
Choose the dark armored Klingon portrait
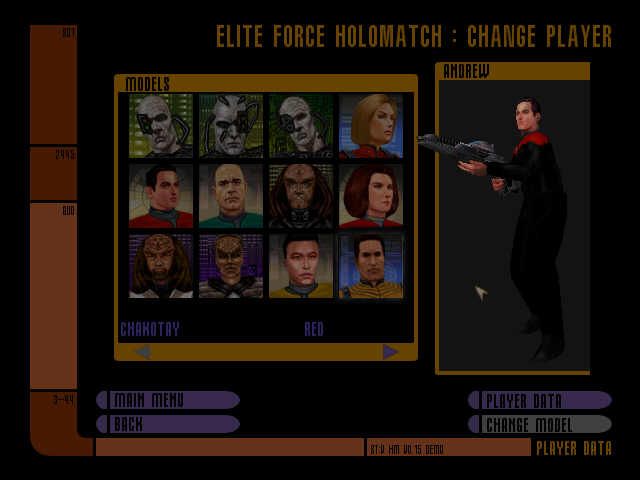pyautogui.click(x=301, y=196)
